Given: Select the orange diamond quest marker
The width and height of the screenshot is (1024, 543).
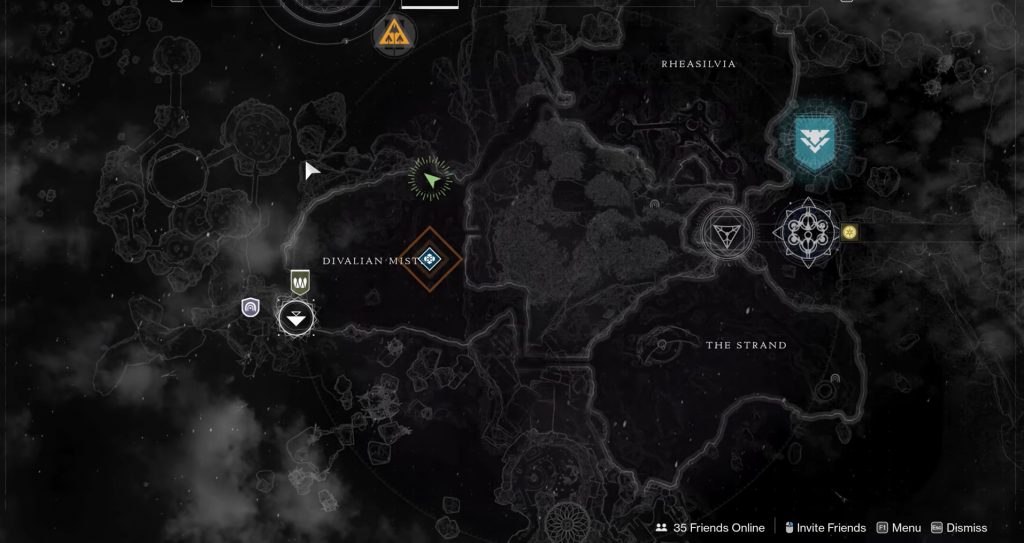Looking at the screenshot, I should coord(430,259).
